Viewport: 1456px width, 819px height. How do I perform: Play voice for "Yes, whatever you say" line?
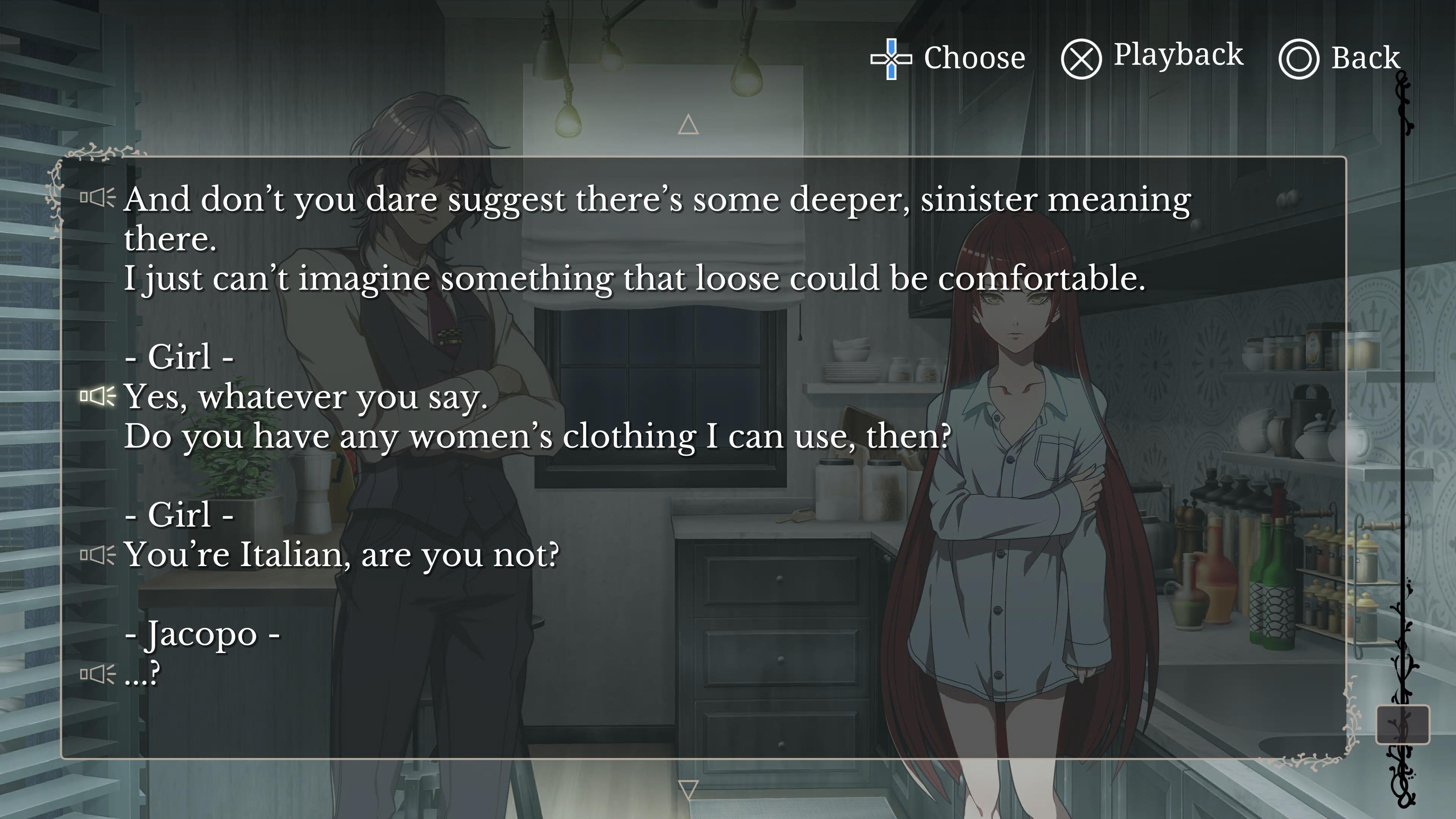pyautogui.click(x=97, y=396)
